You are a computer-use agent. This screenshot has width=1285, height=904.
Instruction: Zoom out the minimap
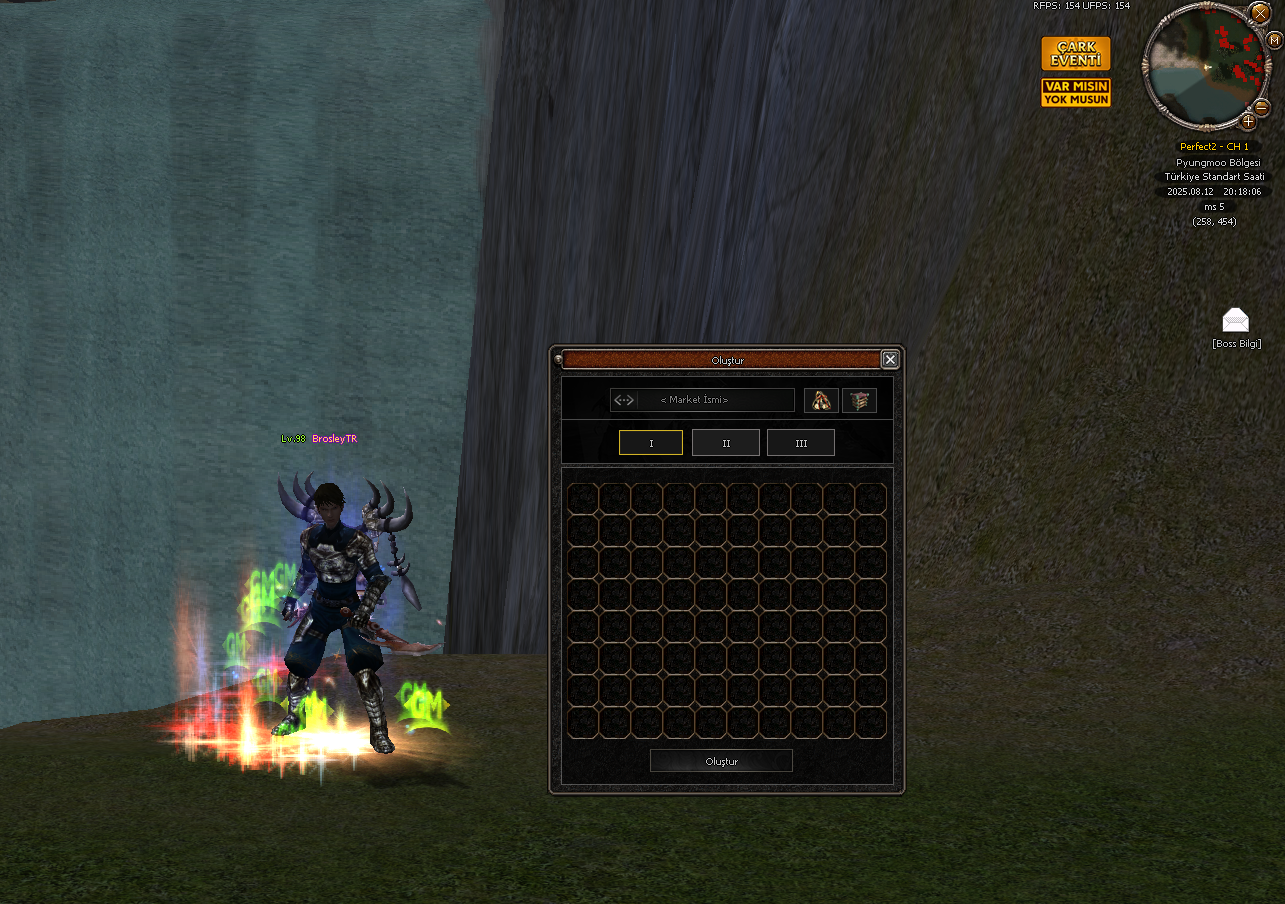pyautogui.click(x=1262, y=106)
